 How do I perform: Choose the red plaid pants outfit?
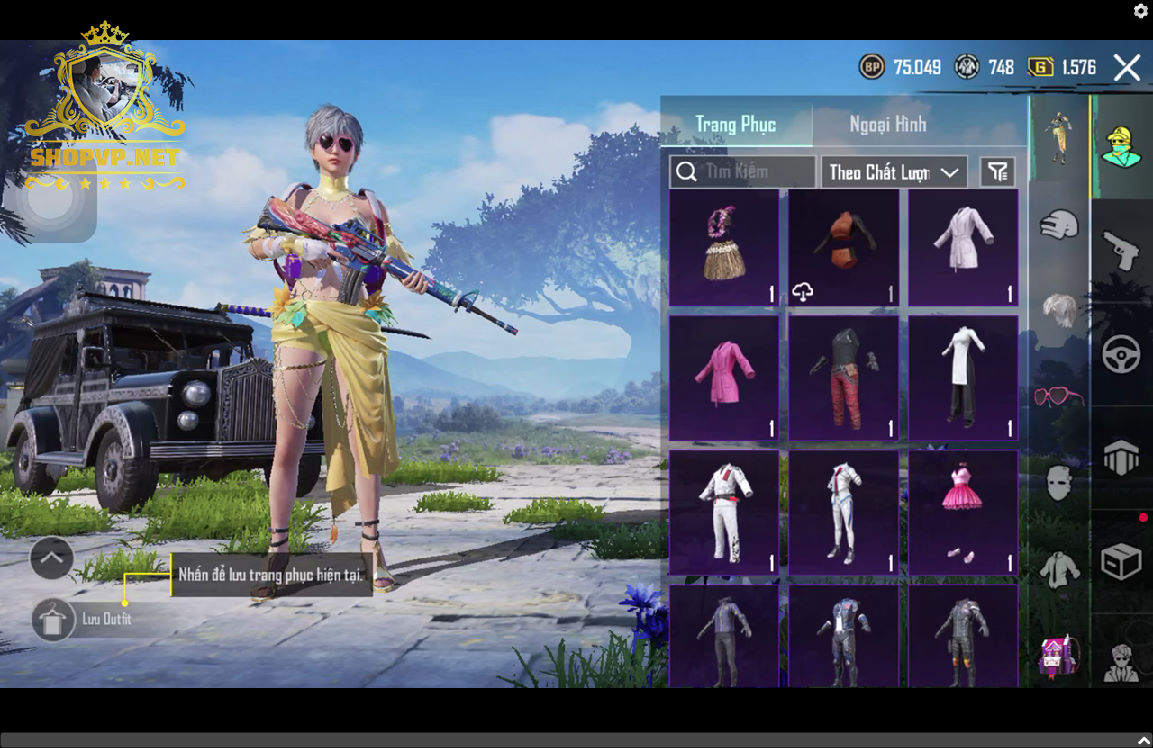pyautogui.click(x=843, y=378)
